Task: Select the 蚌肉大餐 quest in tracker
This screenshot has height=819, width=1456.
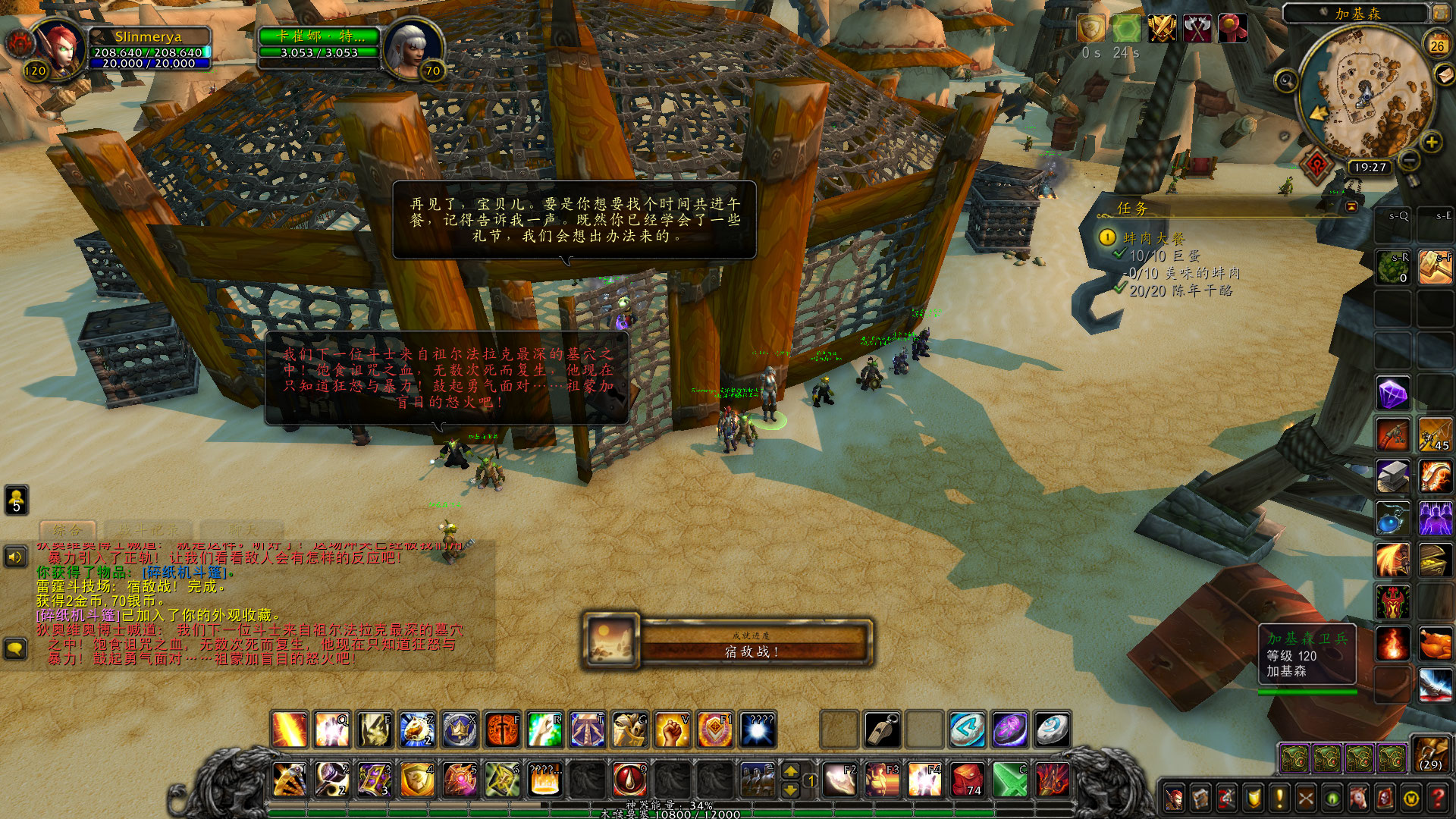Action: coord(1153,238)
